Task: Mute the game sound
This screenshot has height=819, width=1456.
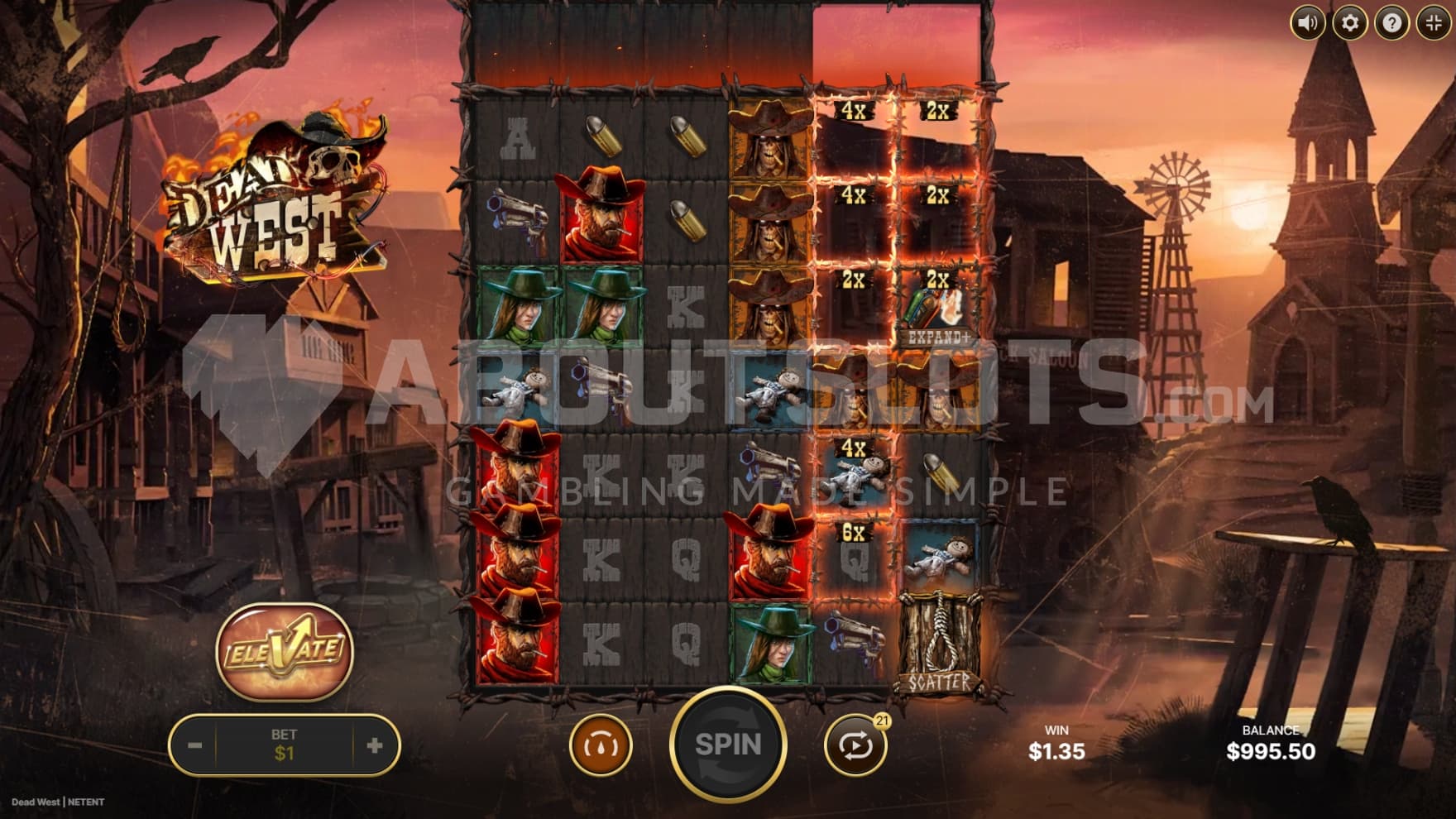Action: coord(1308,22)
